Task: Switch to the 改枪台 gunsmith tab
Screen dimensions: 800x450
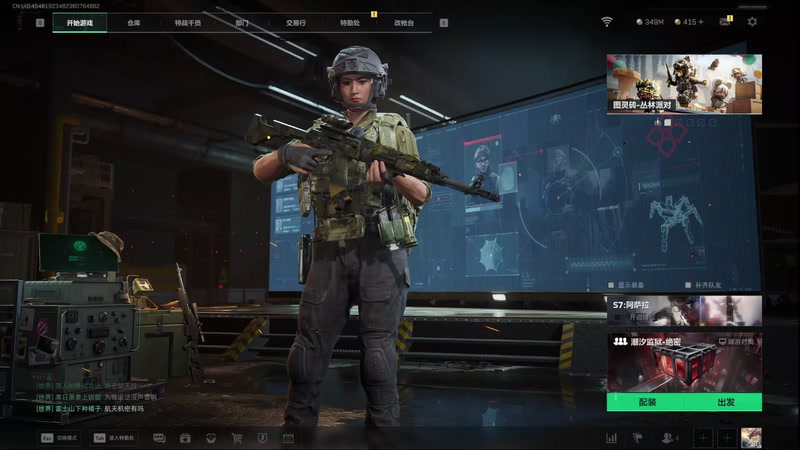Action: click(404, 22)
